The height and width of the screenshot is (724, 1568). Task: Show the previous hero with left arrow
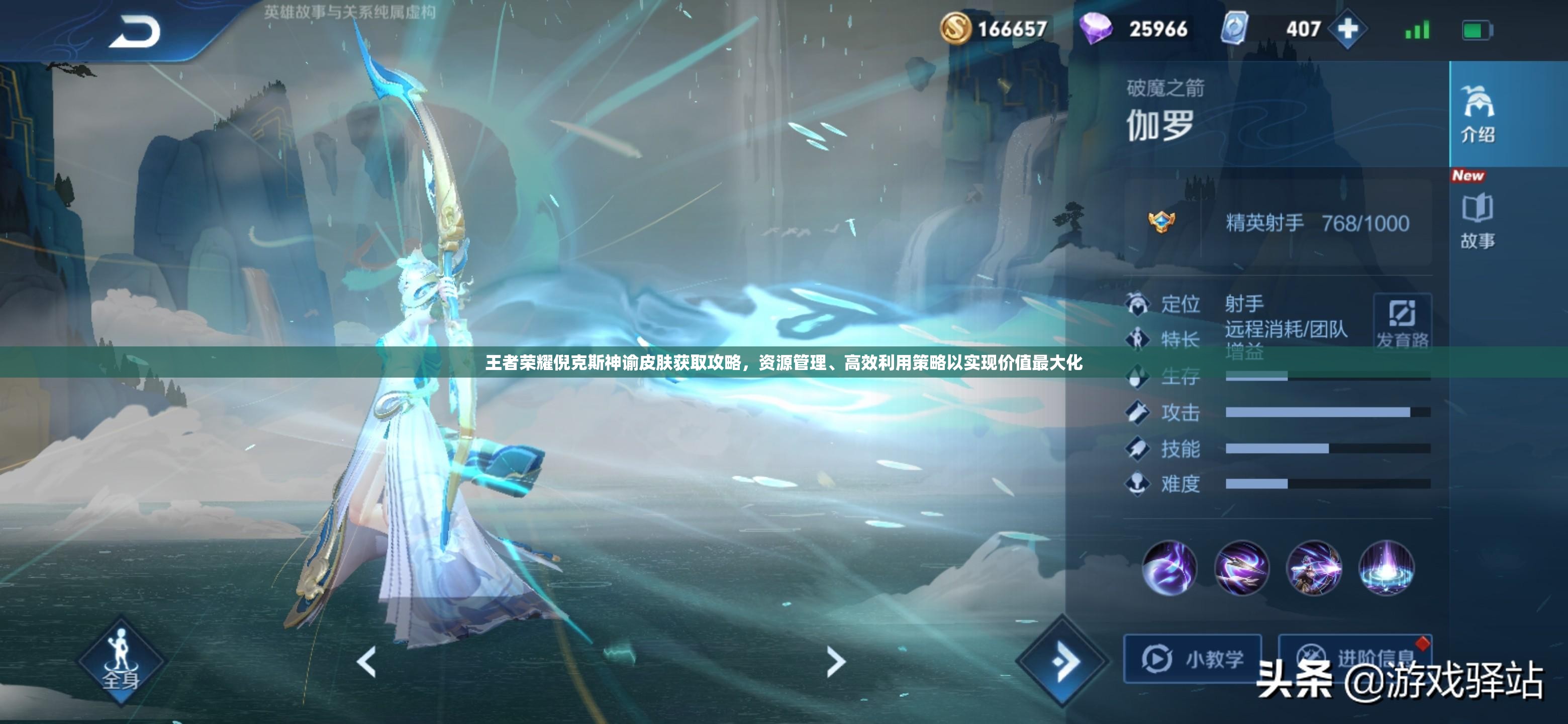[x=366, y=662]
